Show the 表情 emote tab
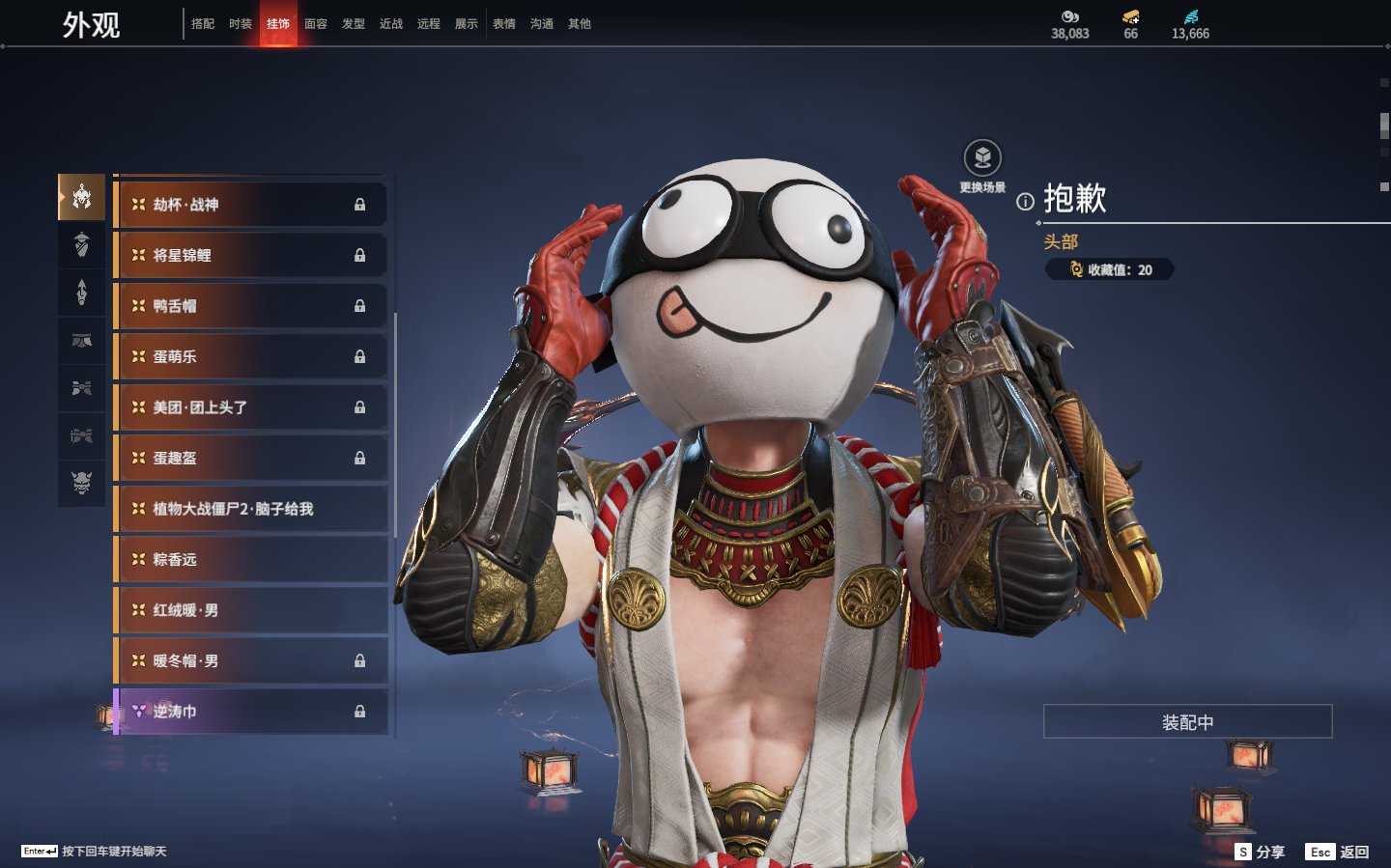 504,24
